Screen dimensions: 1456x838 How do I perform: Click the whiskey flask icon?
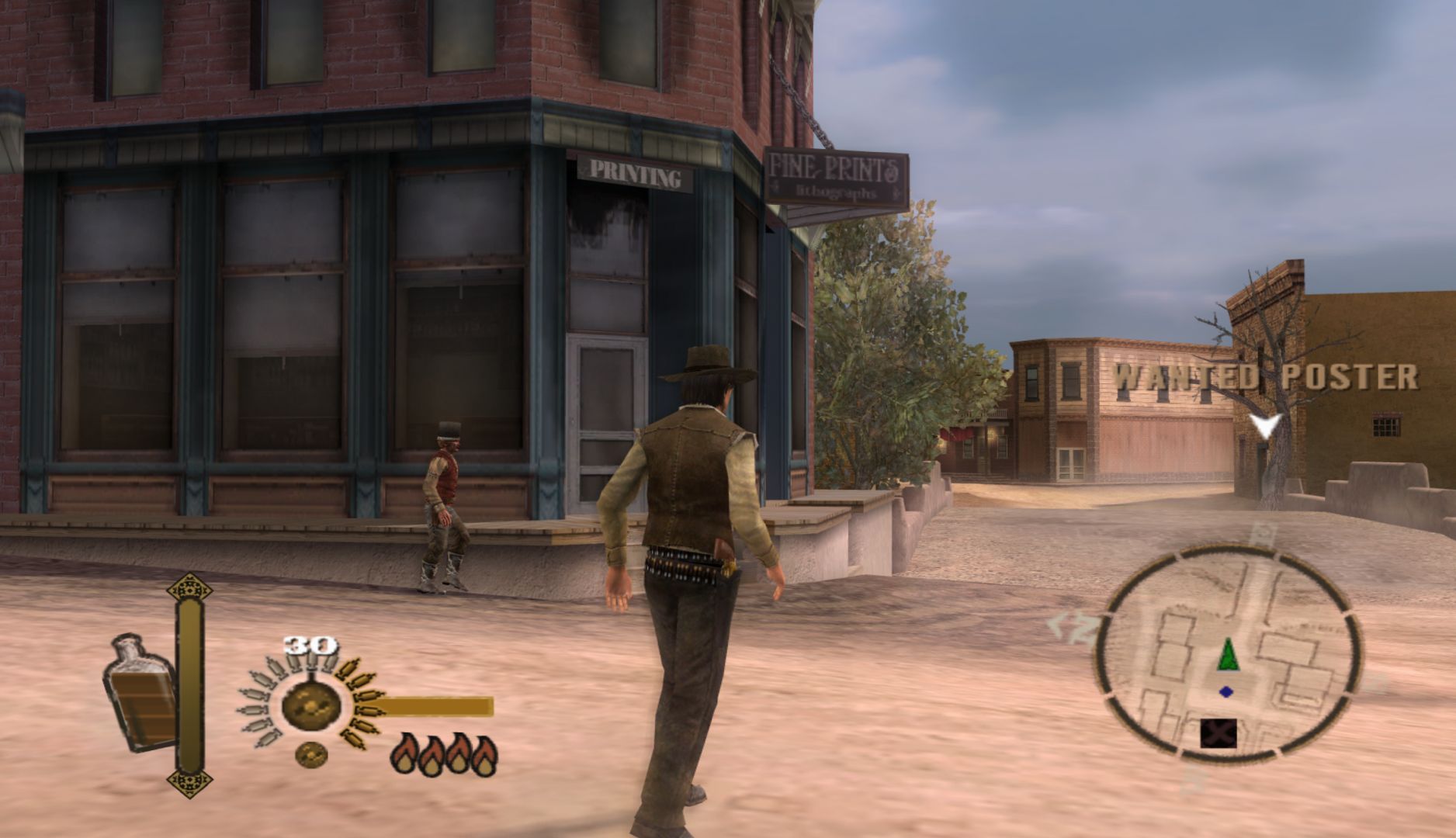click(x=141, y=693)
